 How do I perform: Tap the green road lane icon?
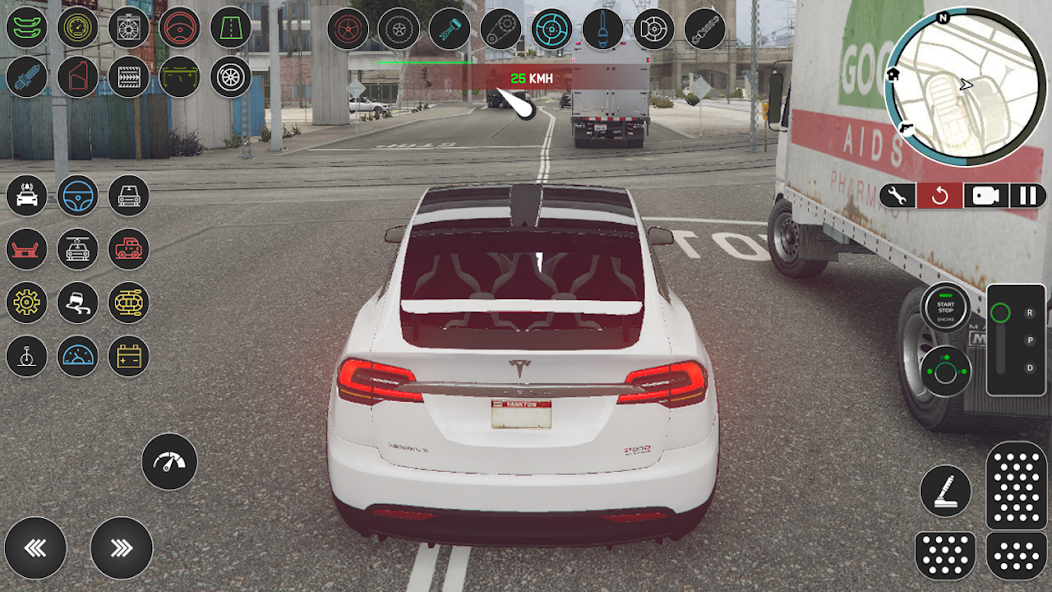[x=231, y=27]
